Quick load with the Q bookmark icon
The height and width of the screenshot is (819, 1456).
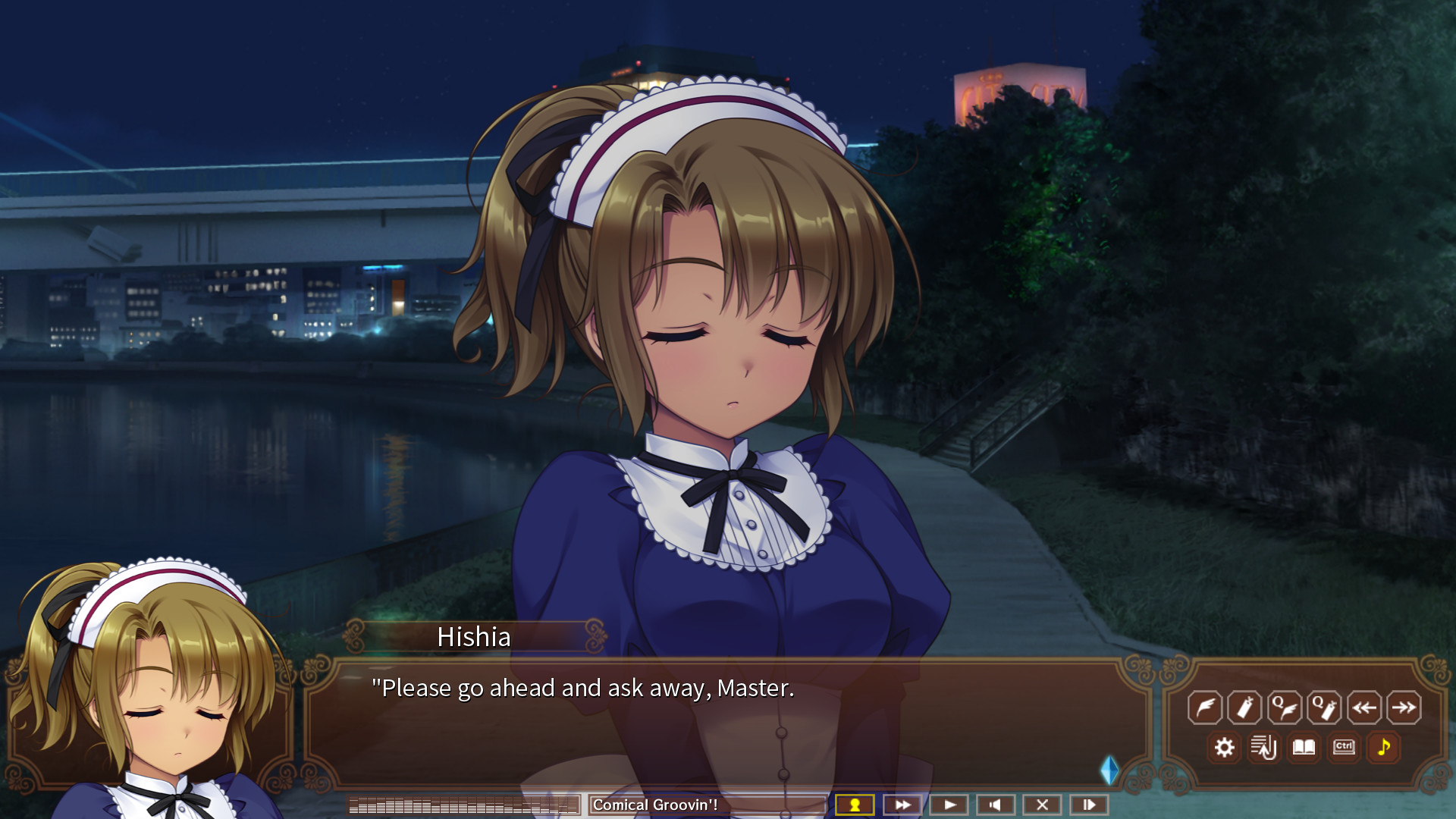[1324, 708]
